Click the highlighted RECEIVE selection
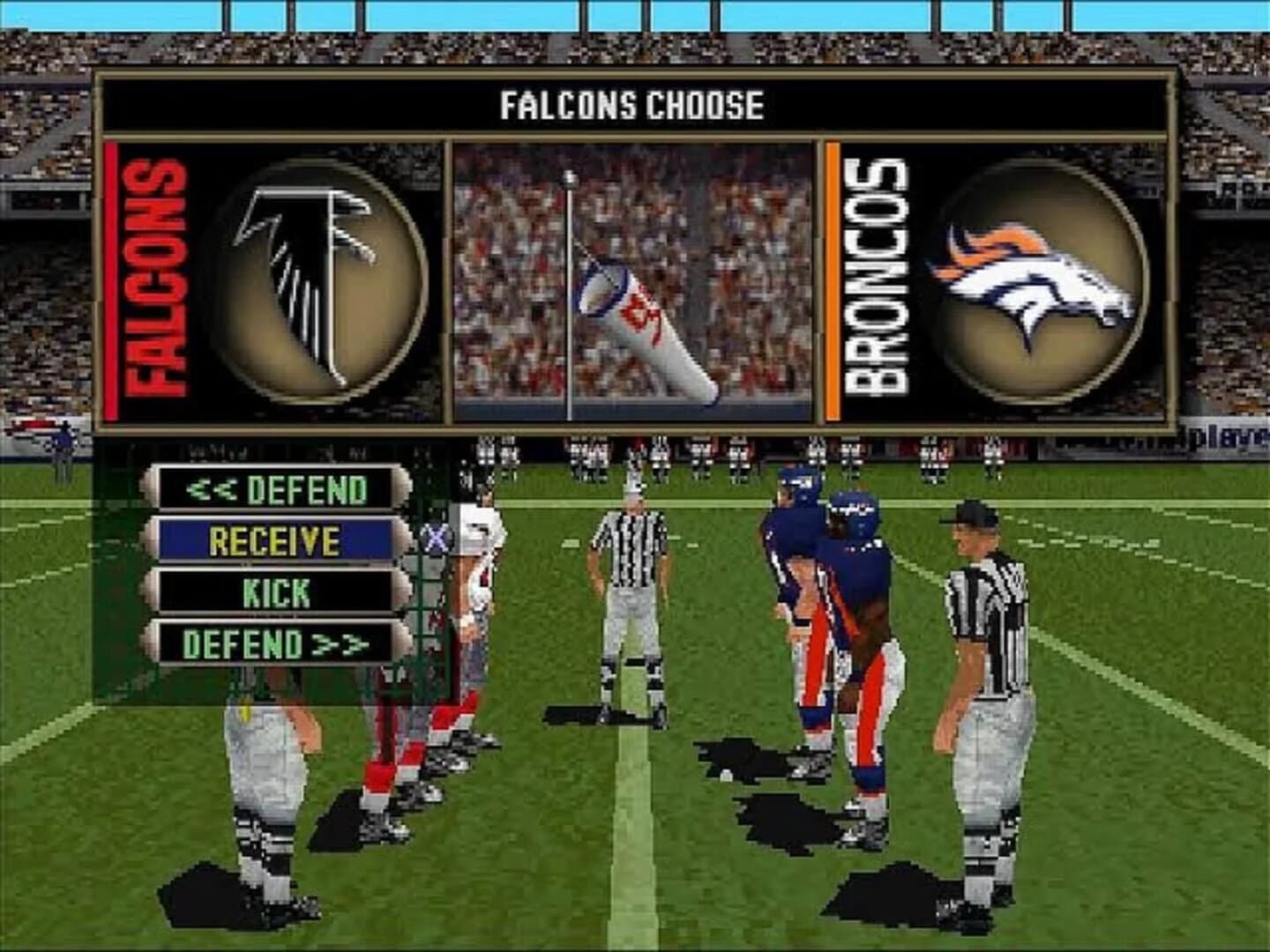Screen dimensions: 1270x952 (273, 537)
